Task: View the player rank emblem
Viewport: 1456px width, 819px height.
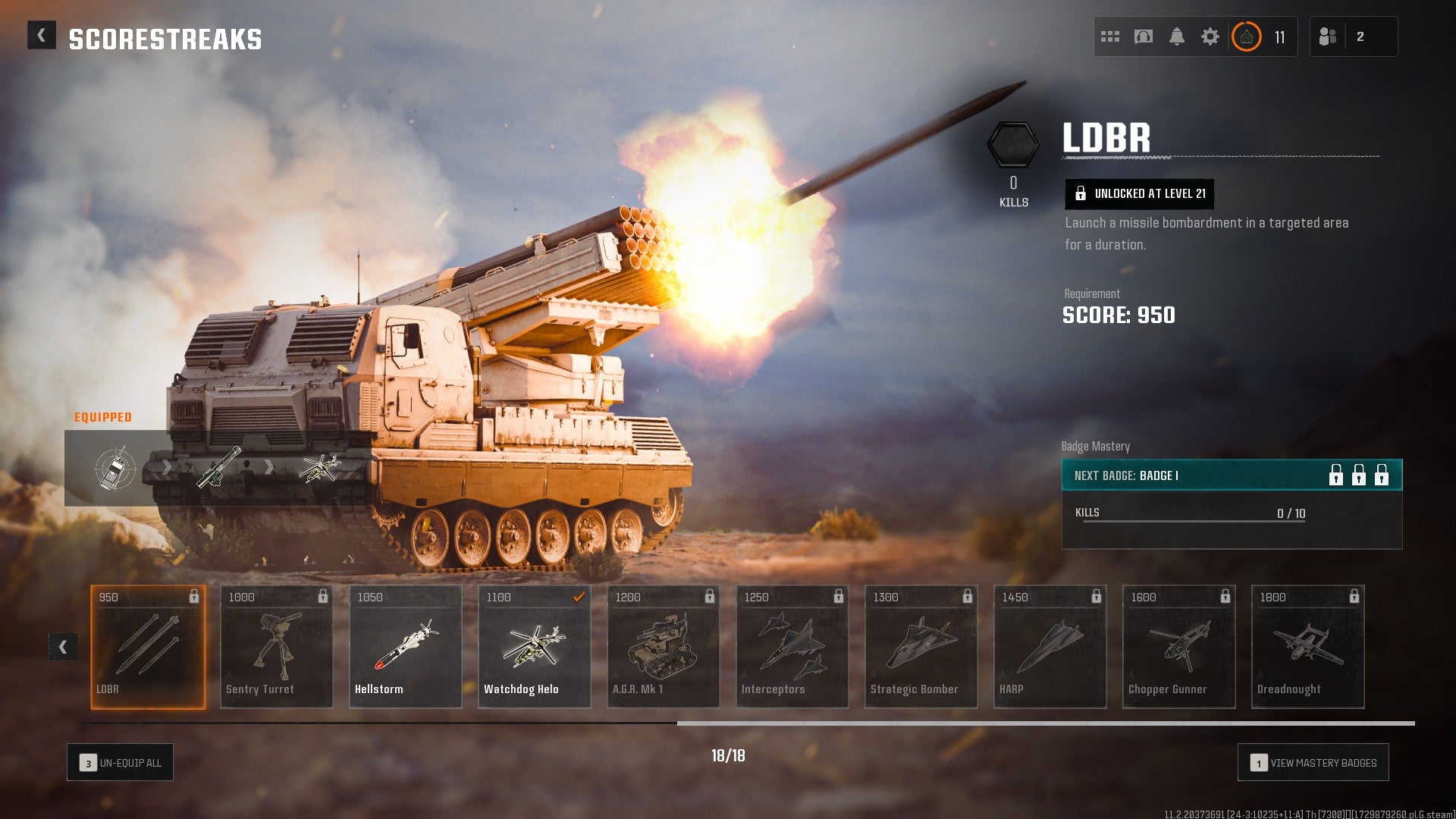Action: tap(1247, 36)
